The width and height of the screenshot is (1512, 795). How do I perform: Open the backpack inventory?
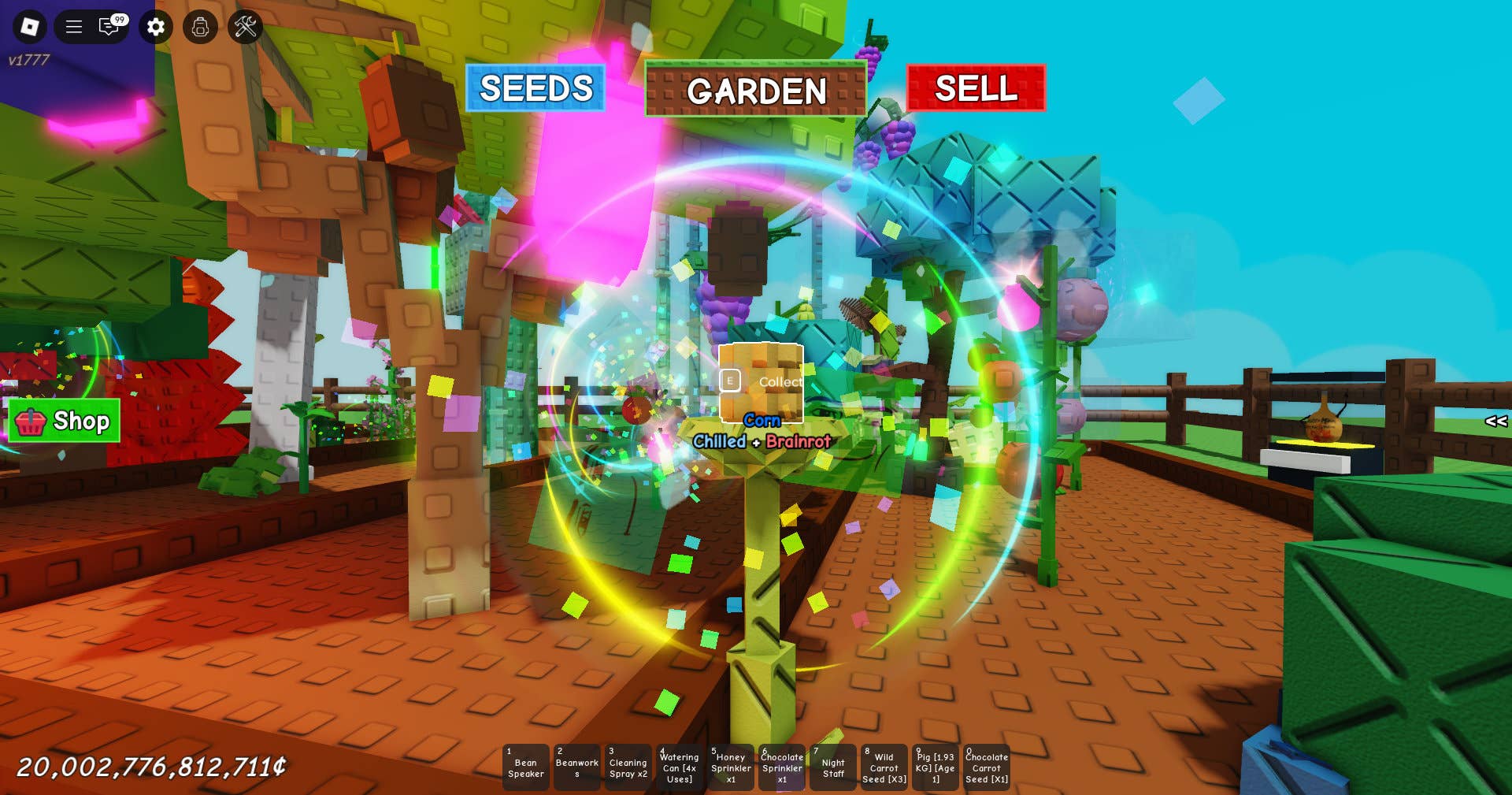[x=200, y=27]
